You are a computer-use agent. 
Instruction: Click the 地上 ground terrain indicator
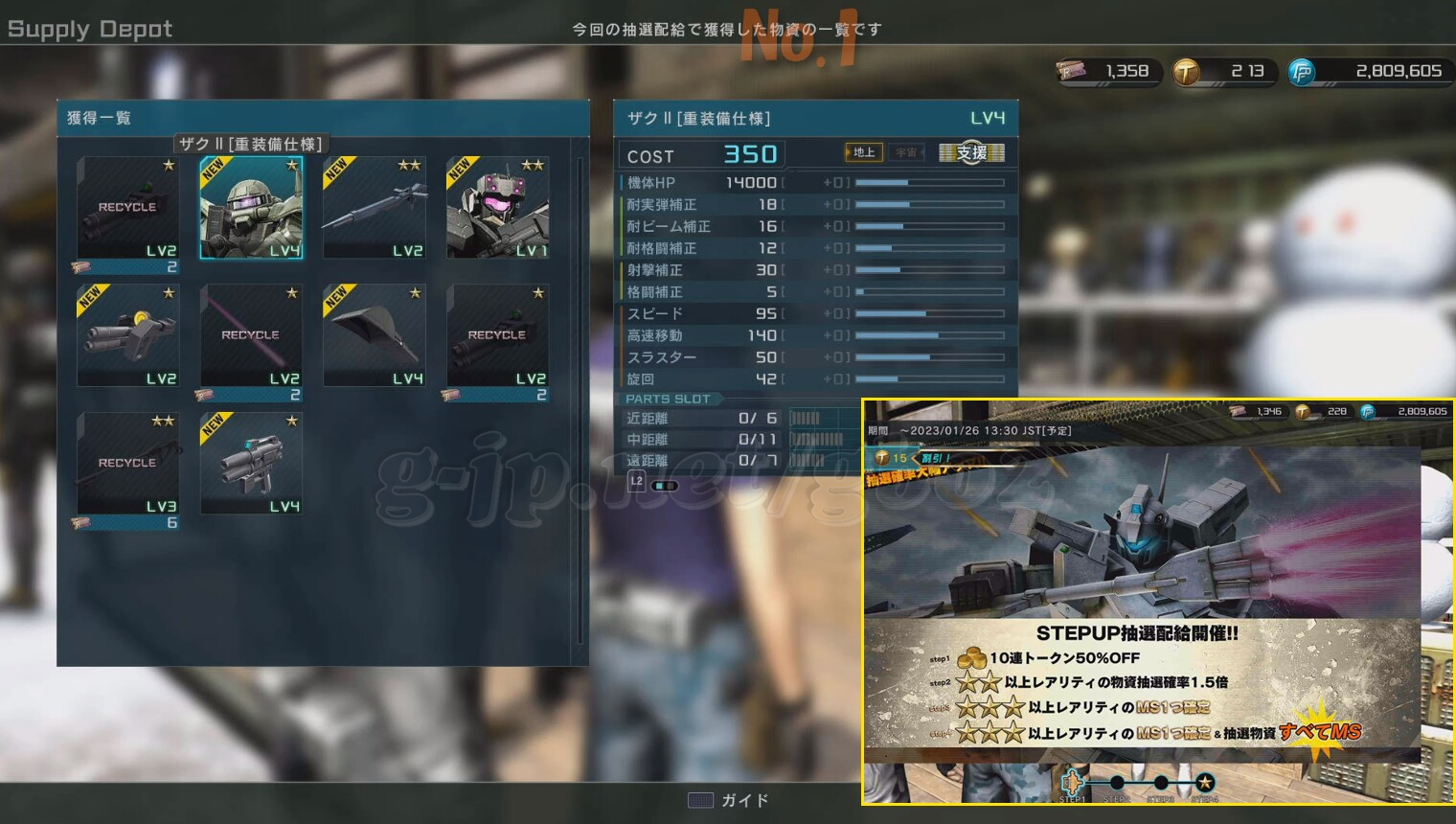coord(862,152)
